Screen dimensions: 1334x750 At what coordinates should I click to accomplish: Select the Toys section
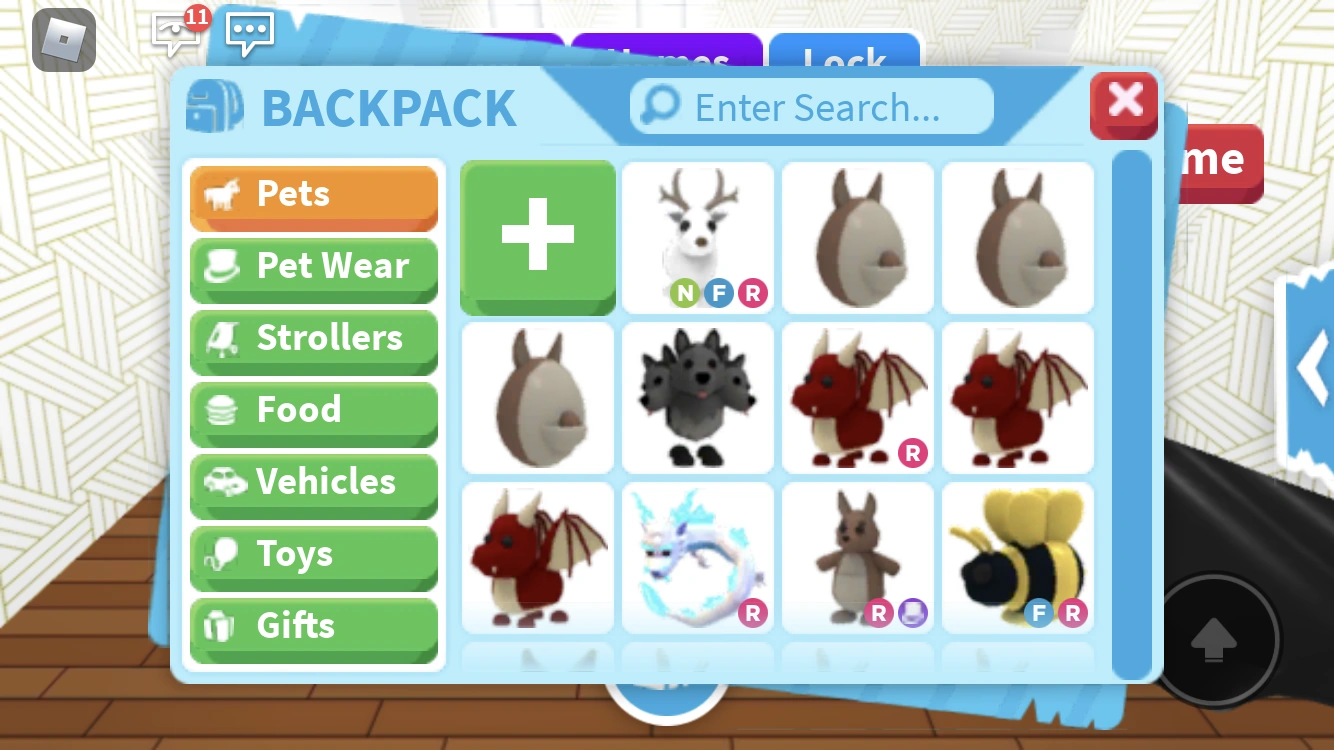point(313,554)
